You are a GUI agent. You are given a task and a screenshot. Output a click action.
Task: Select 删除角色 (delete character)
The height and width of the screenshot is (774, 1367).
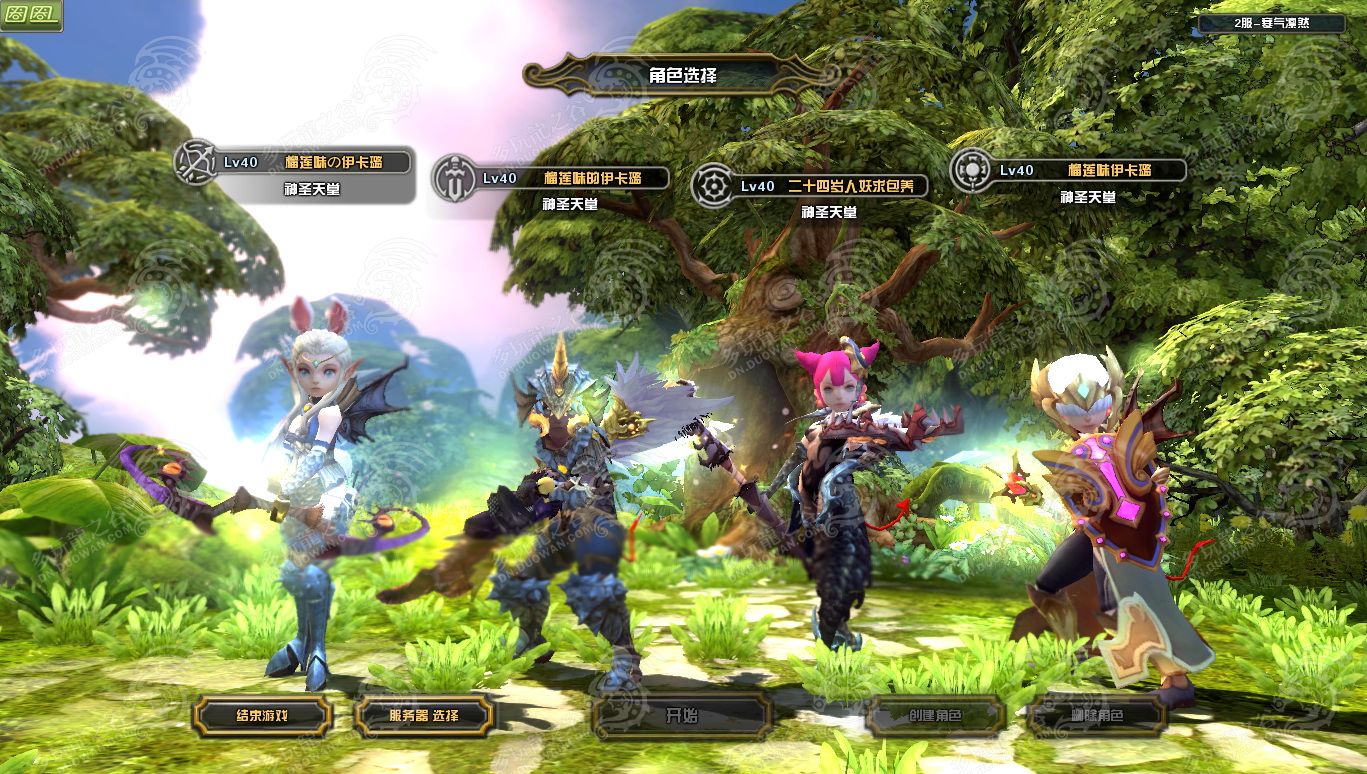tap(1096, 716)
